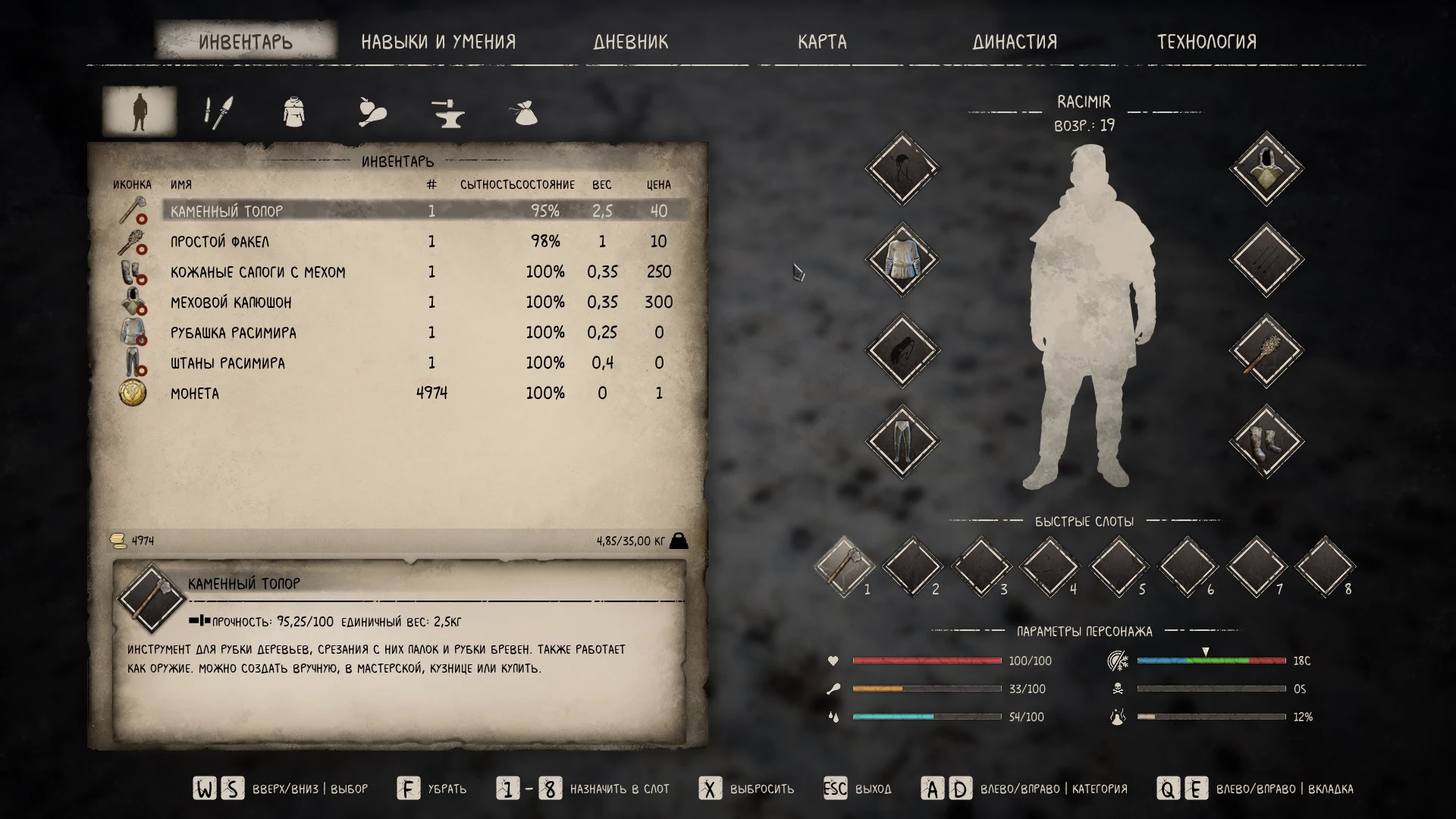This screenshot has width=1456, height=819.
Task: Open the Технология tab
Action: pyautogui.click(x=1207, y=42)
